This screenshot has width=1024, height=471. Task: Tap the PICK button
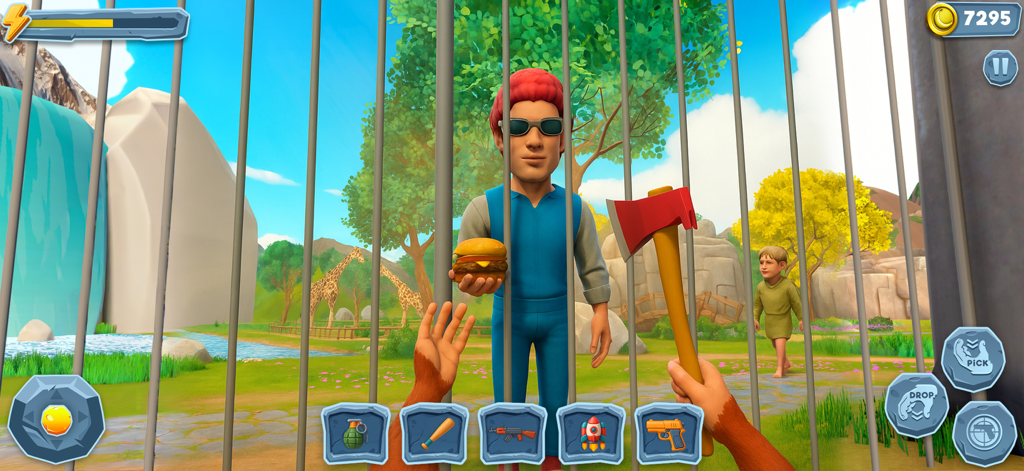[971, 358]
